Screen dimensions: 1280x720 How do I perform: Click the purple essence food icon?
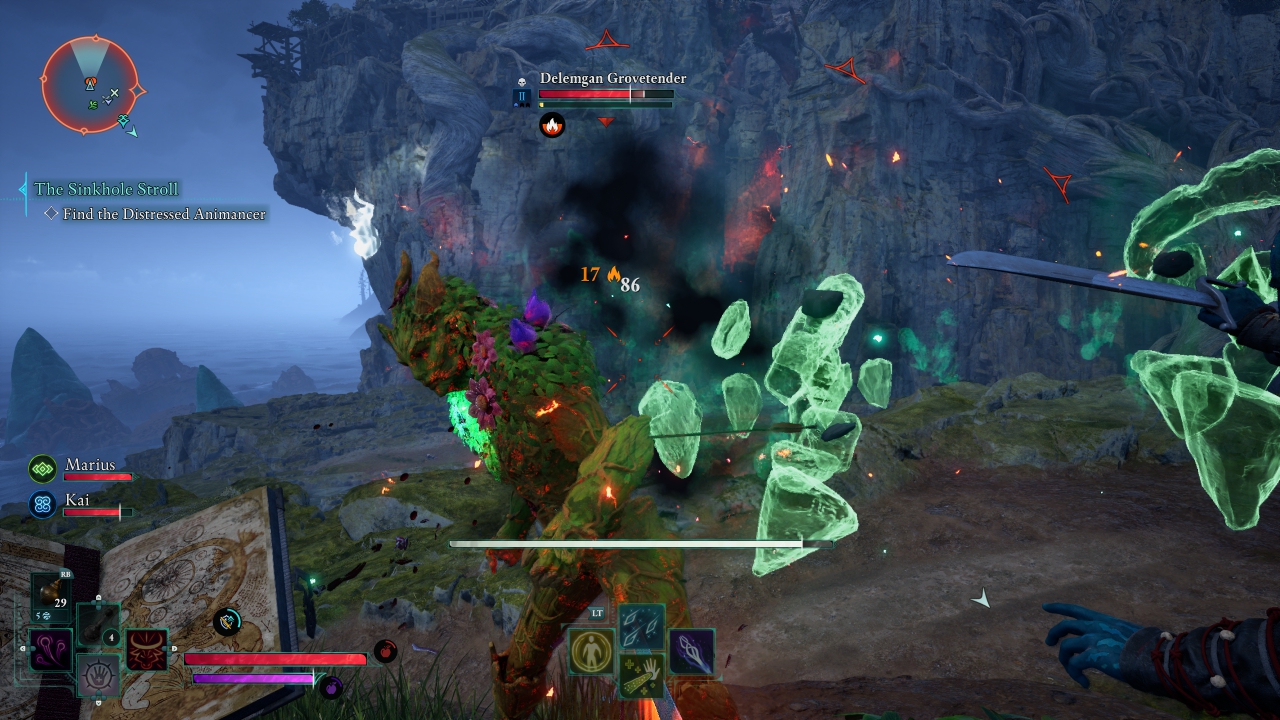331,686
